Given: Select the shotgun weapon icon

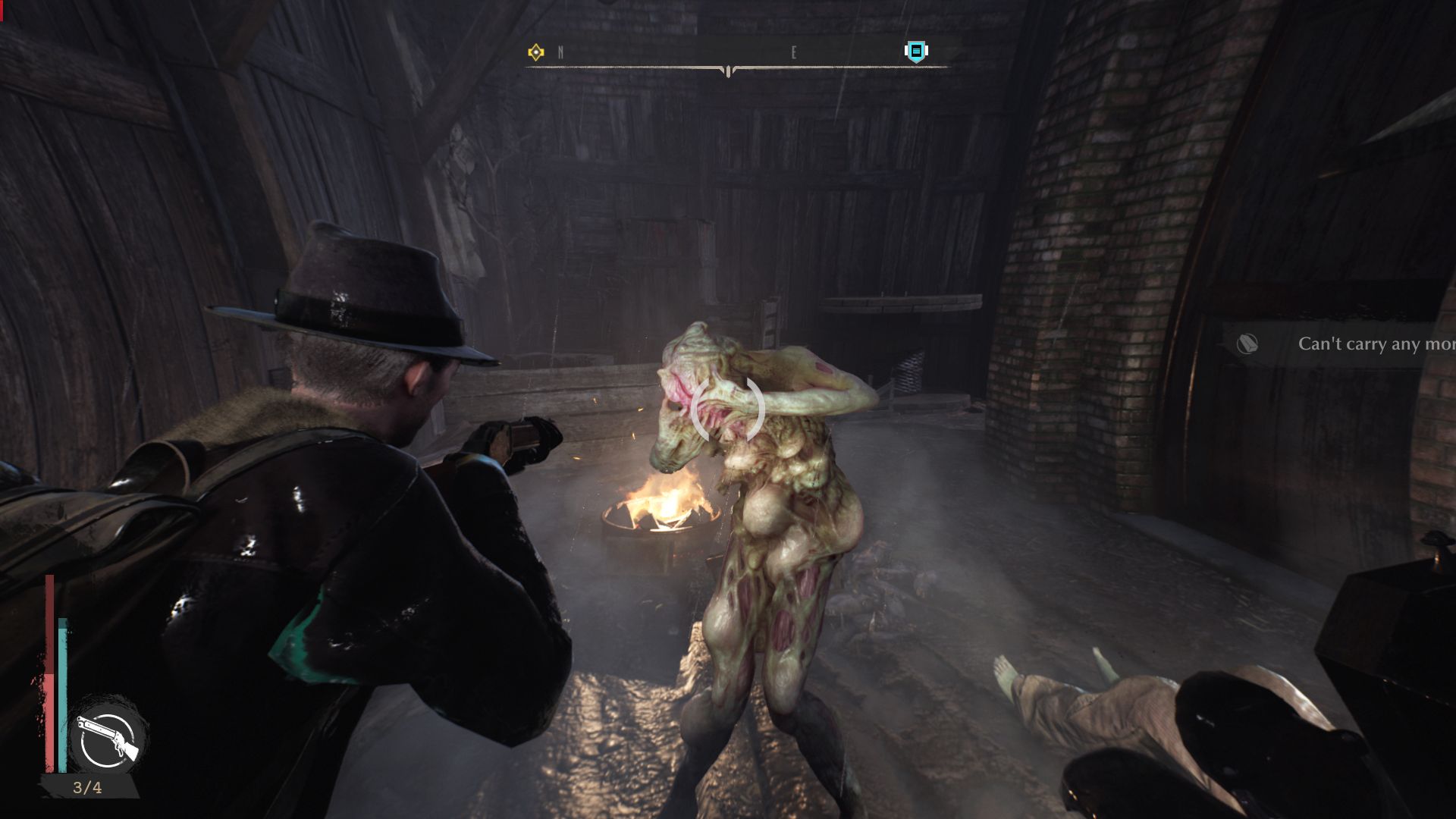Looking at the screenshot, I should pyautogui.click(x=107, y=739).
